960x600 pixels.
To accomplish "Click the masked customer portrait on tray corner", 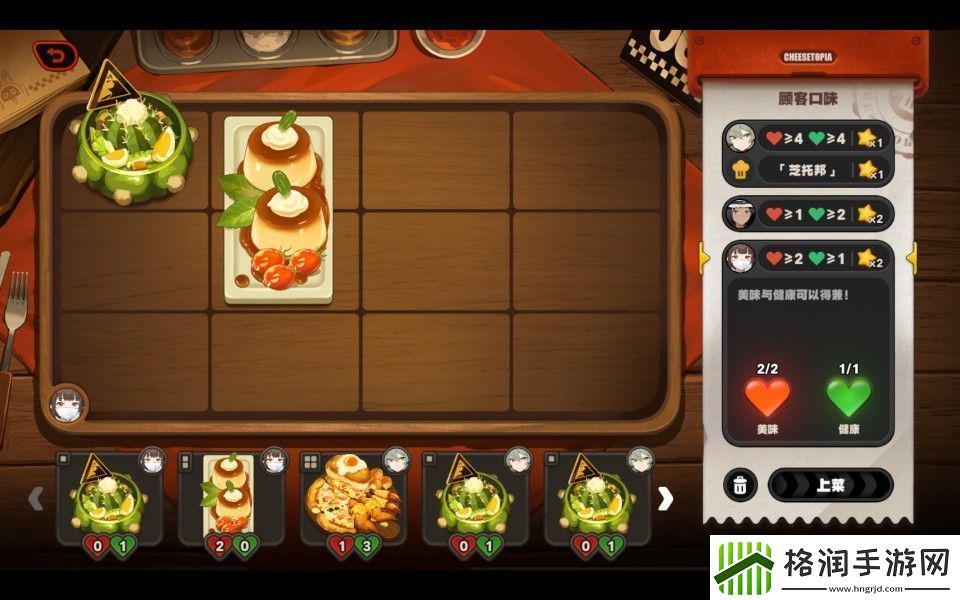I will coord(65,405).
